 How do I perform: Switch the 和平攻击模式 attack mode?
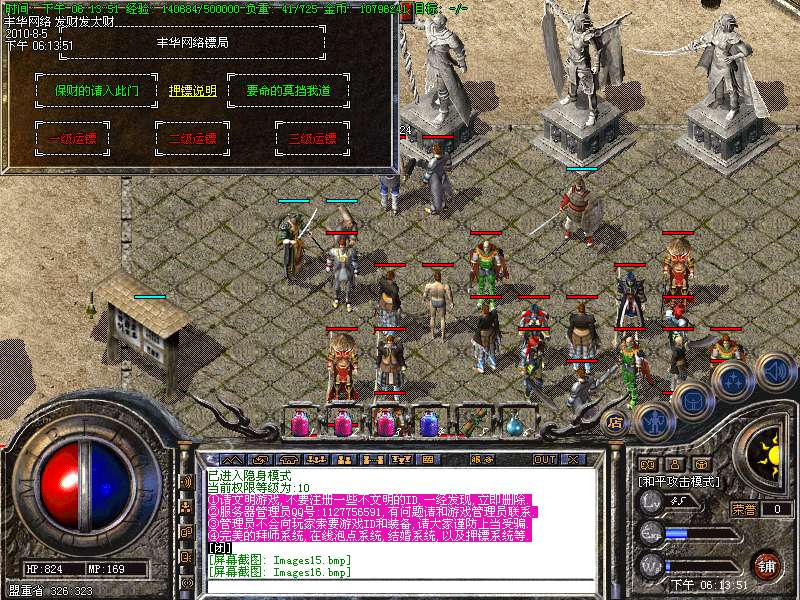(679, 481)
